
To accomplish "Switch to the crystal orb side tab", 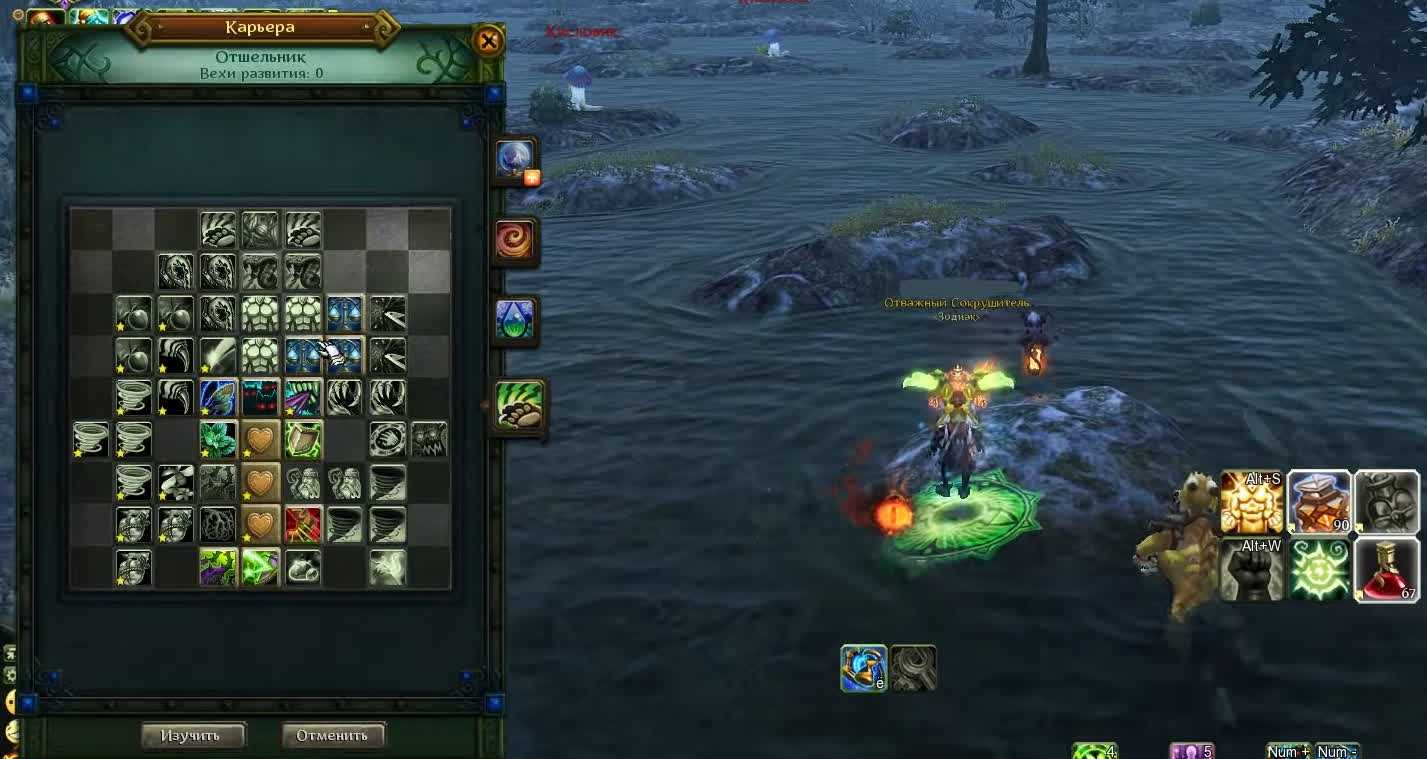I will pyautogui.click(x=516, y=160).
